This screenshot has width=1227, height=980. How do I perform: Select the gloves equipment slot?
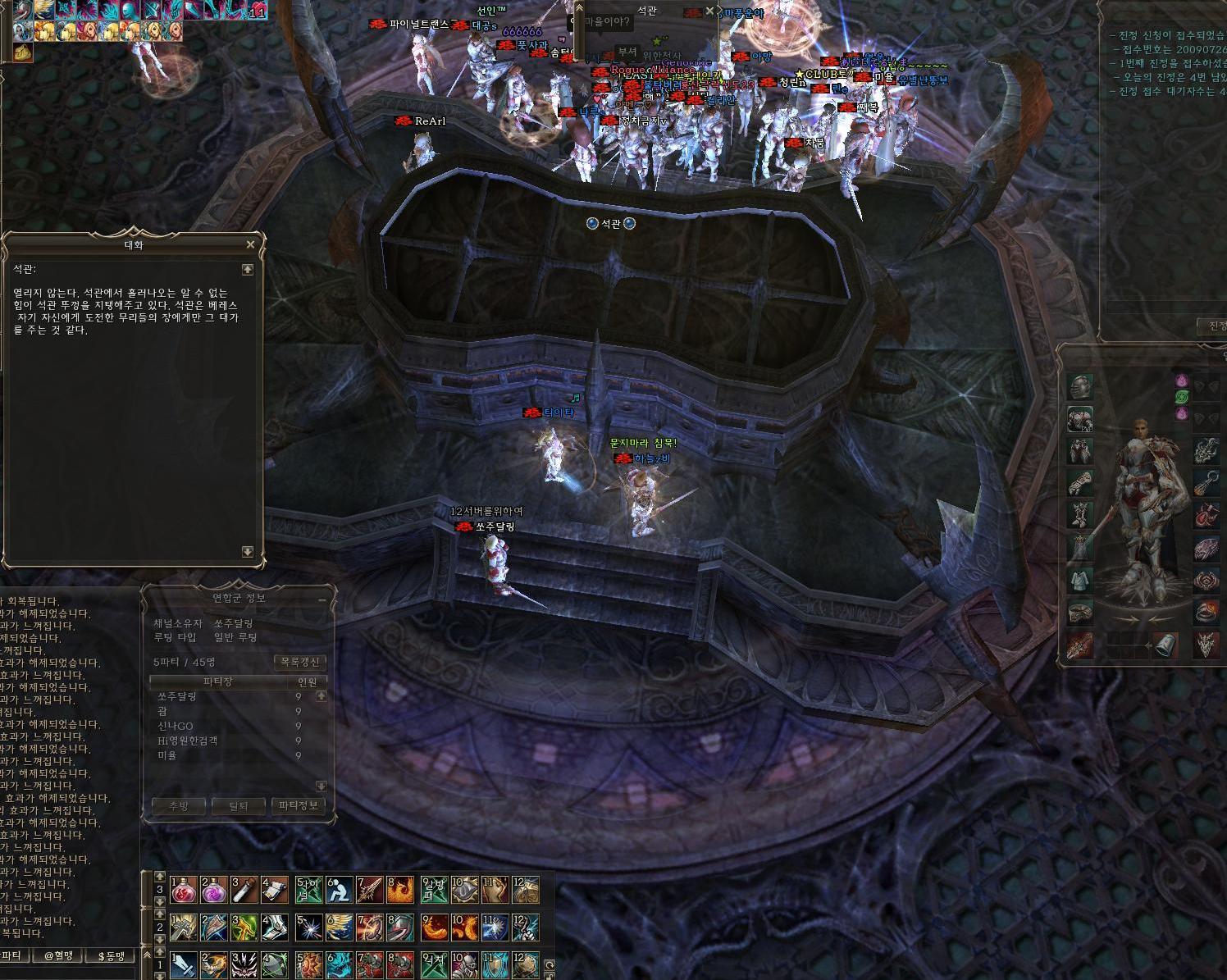pos(1080,482)
